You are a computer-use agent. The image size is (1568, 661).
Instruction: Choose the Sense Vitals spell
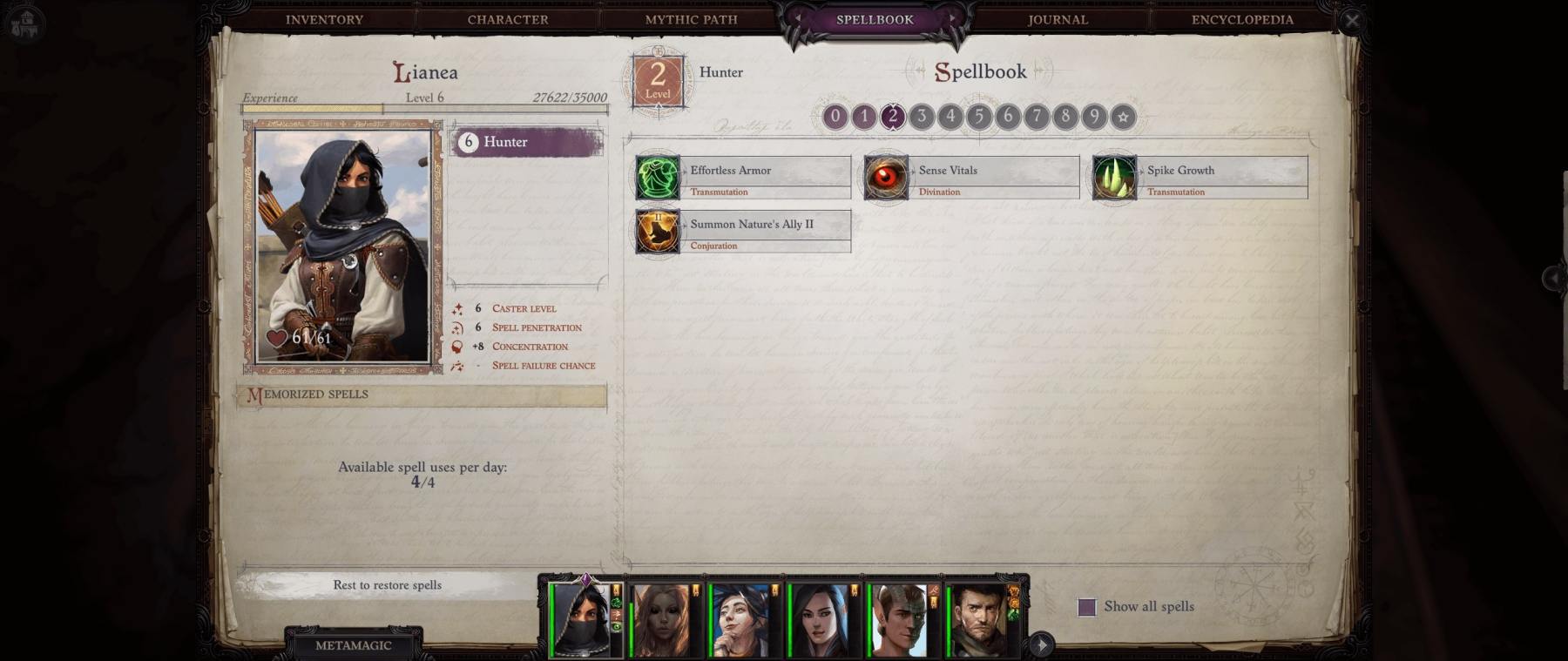[971, 178]
